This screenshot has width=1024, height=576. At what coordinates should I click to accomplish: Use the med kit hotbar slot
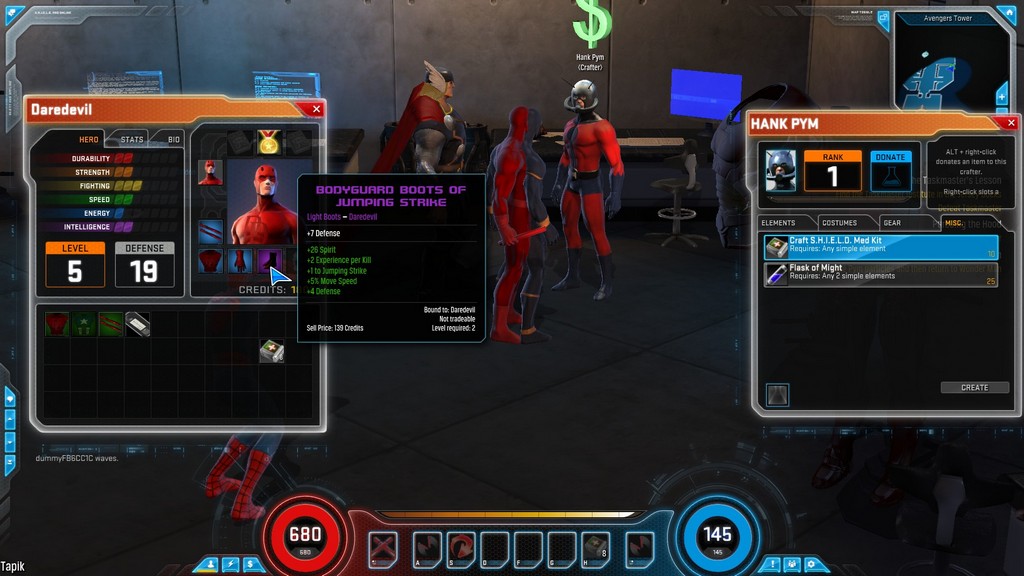click(x=595, y=548)
